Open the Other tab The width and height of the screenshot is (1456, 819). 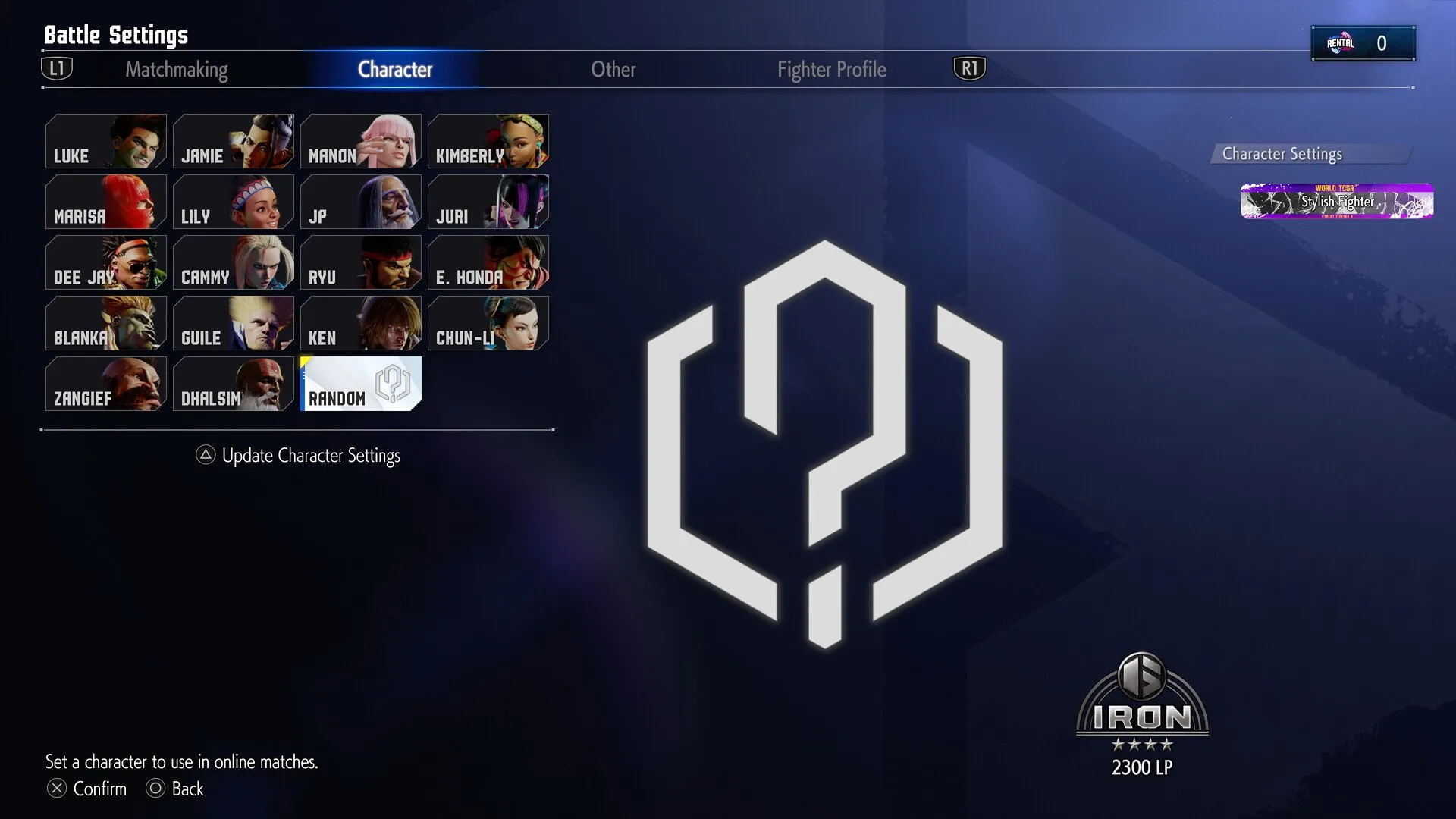pos(613,70)
